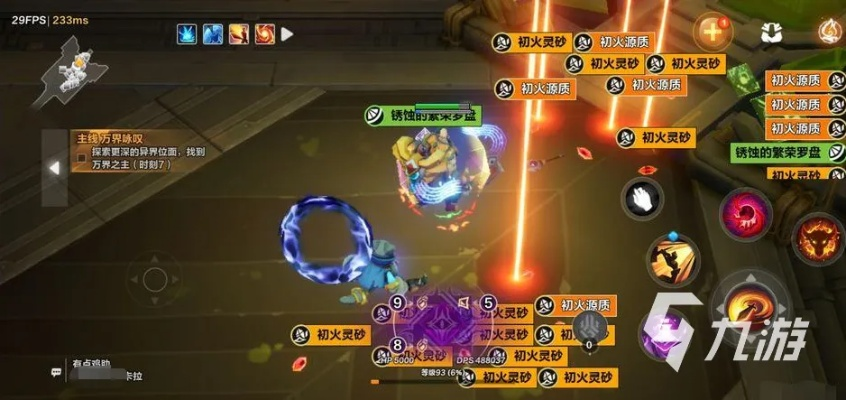This screenshot has height=400, width=846.
Task: Open the chat speech bubble icon
Action: point(57,372)
